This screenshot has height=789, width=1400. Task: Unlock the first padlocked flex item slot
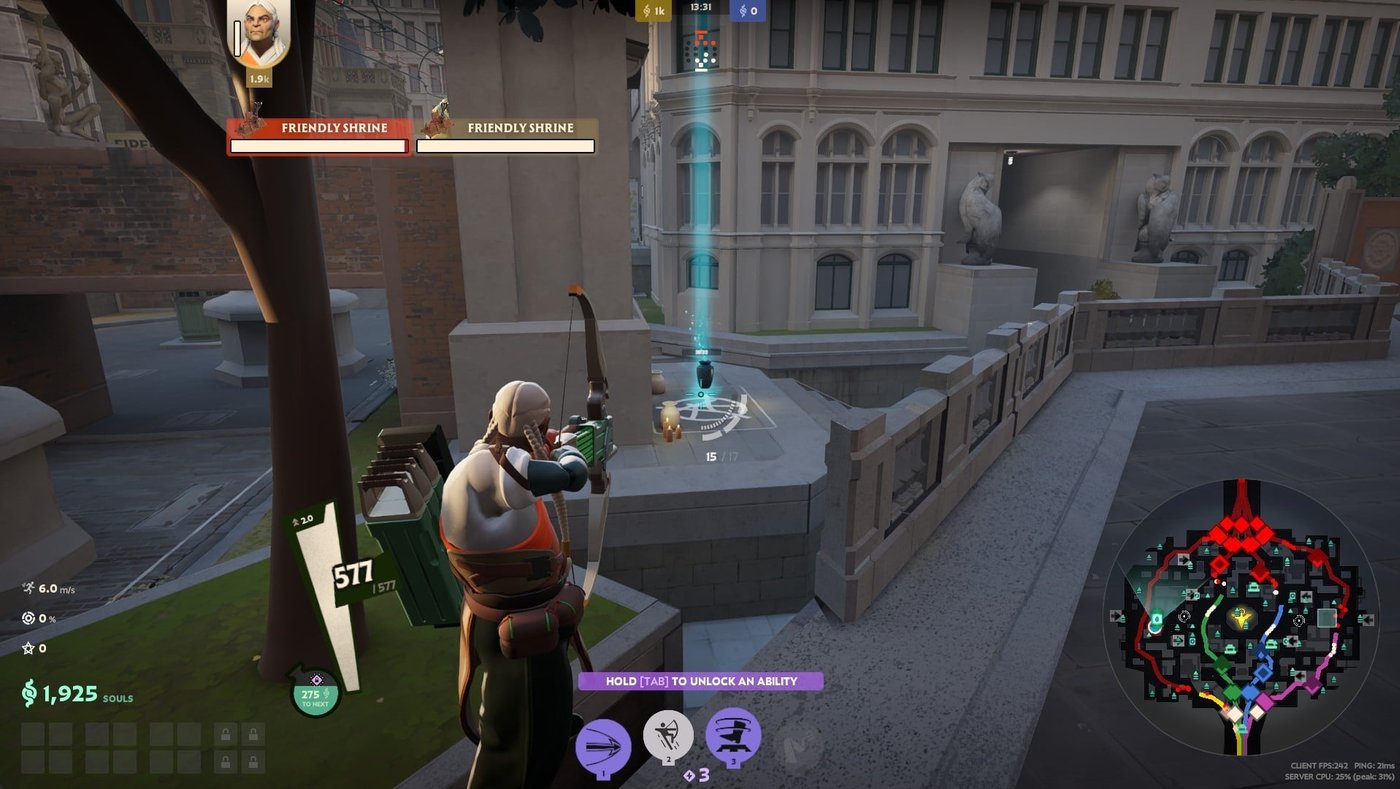pyautogui.click(x=225, y=734)
